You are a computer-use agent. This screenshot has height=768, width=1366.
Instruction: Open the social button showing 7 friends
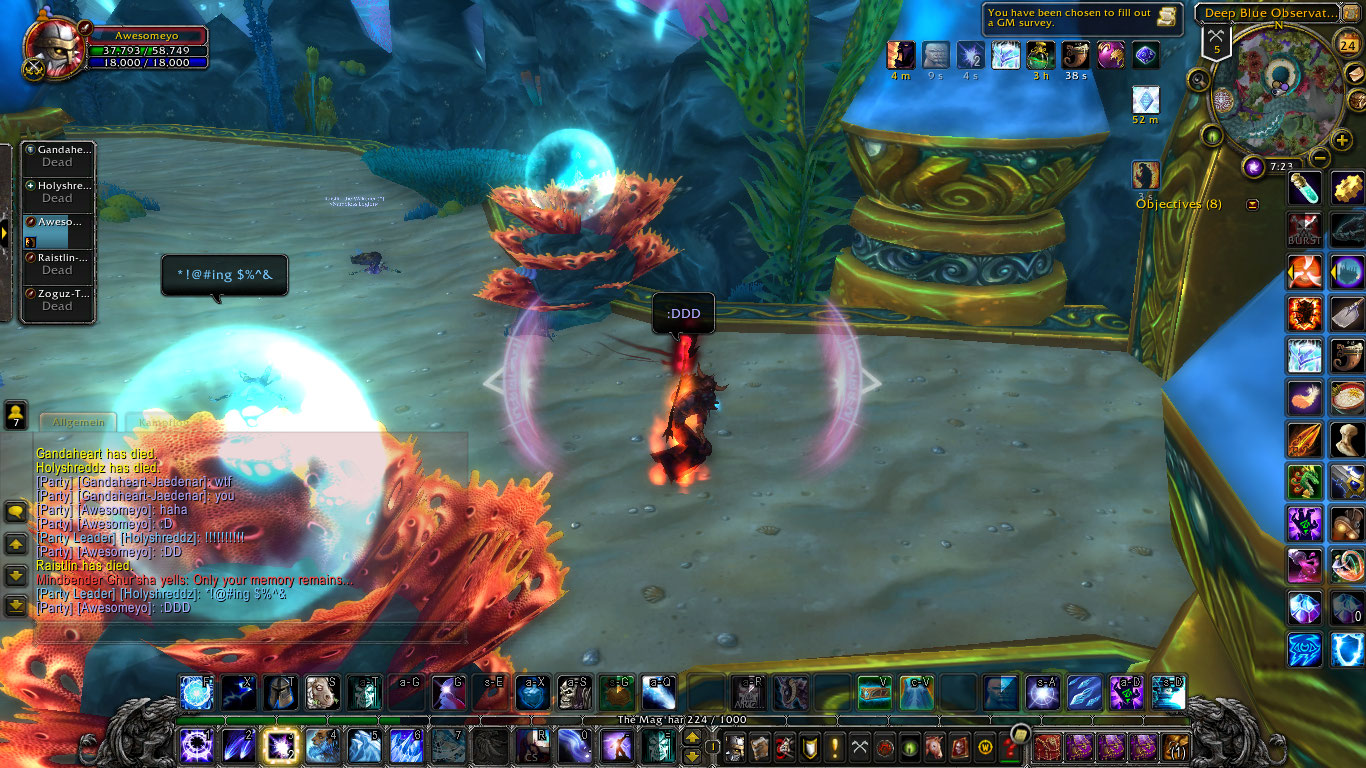(16, 414)
